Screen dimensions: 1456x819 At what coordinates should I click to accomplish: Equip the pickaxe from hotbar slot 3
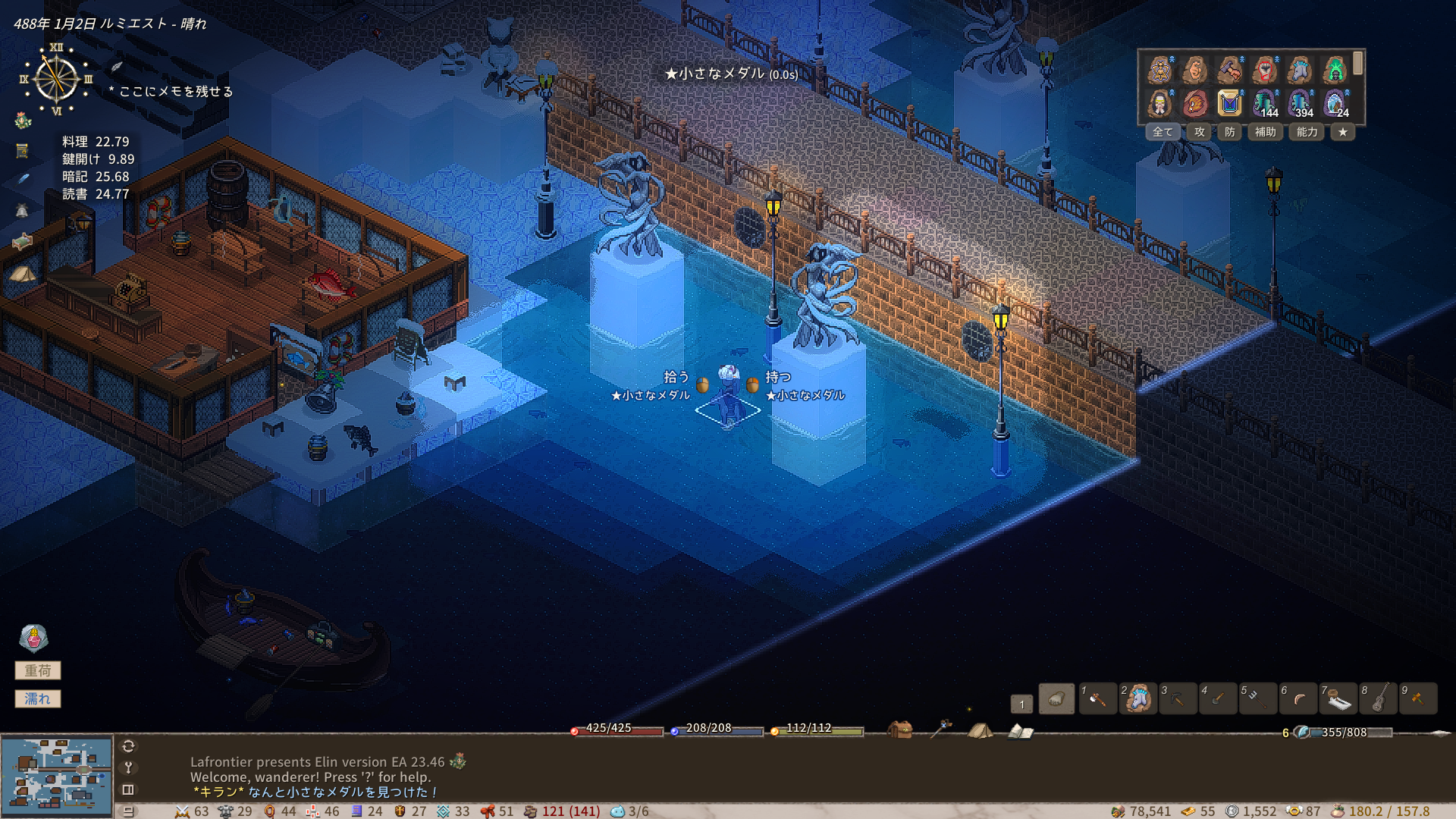click(1178, 699)
